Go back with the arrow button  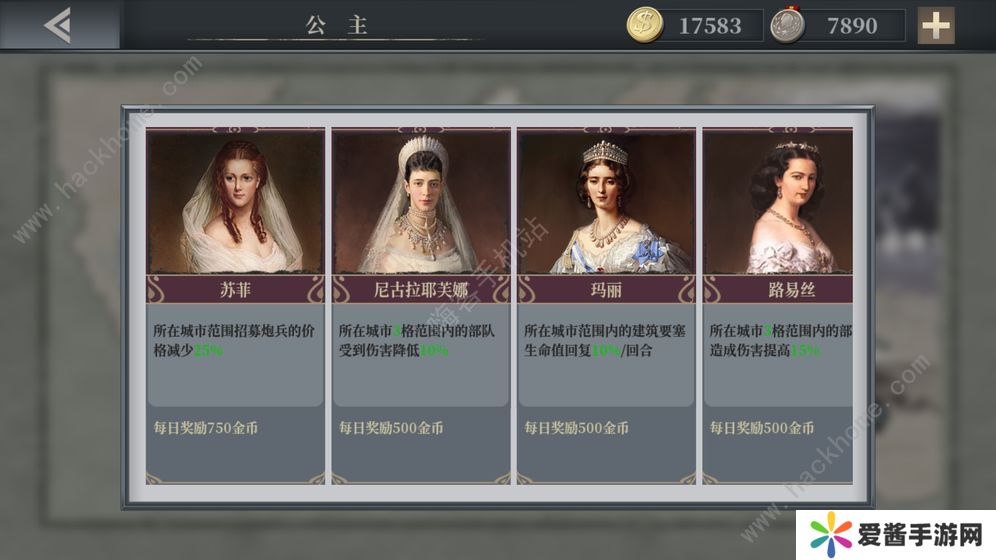tap(58, 25)
